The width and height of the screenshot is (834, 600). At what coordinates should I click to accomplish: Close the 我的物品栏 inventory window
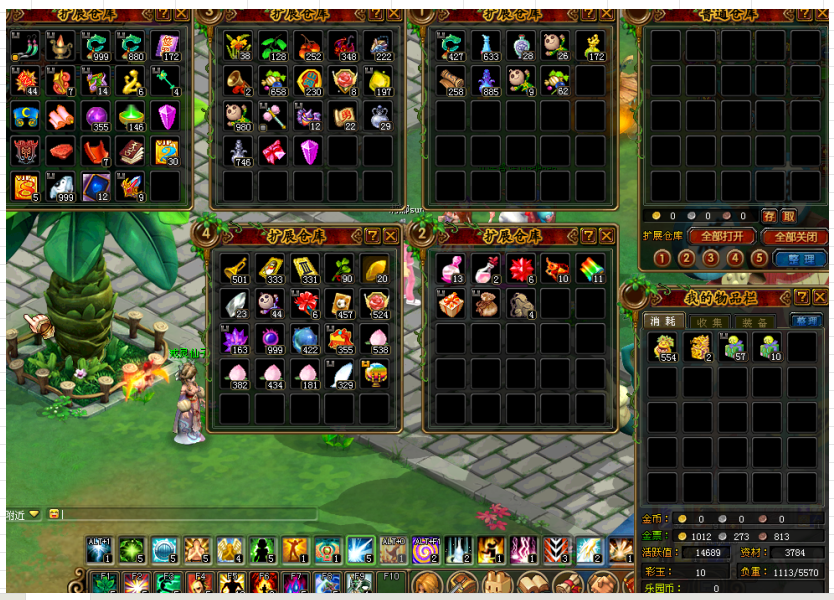pos(820,297)
